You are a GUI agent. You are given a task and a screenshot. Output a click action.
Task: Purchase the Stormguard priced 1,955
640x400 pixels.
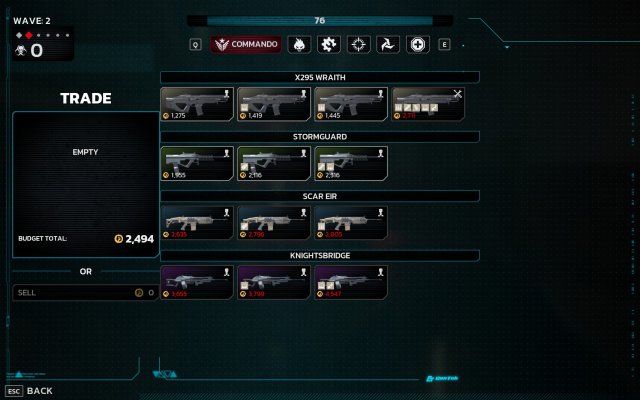pos(198,163)
